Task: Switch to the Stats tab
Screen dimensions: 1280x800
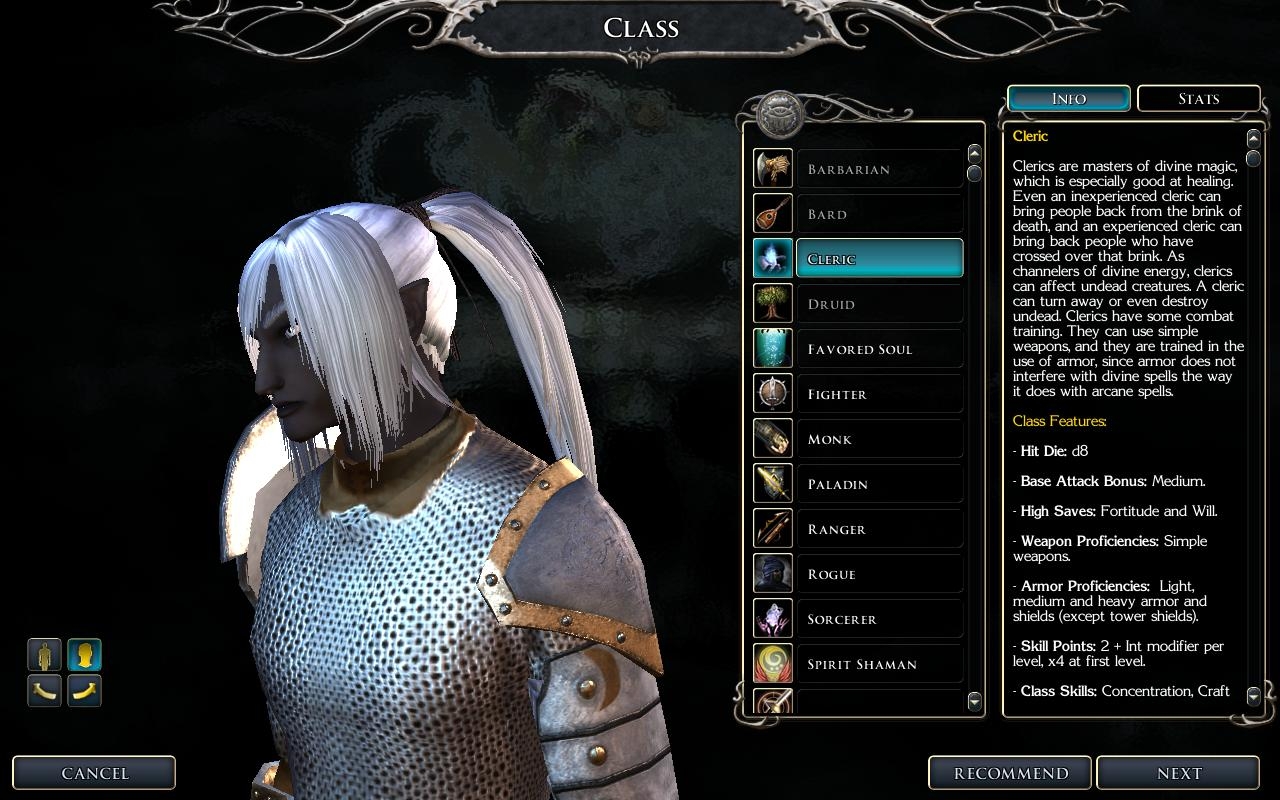Action: point(1198,99)
